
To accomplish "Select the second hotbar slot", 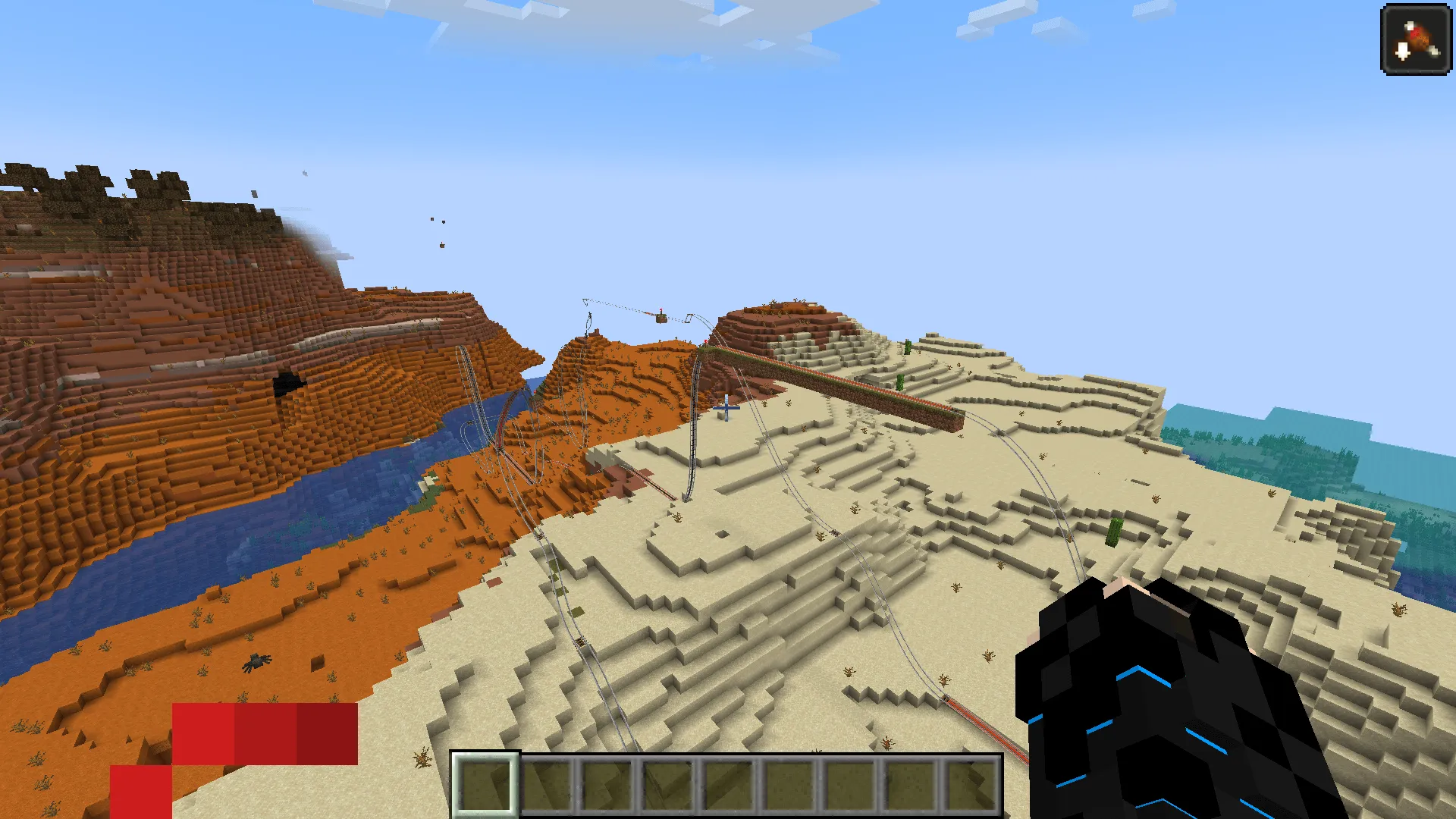I will coord(548,785).
